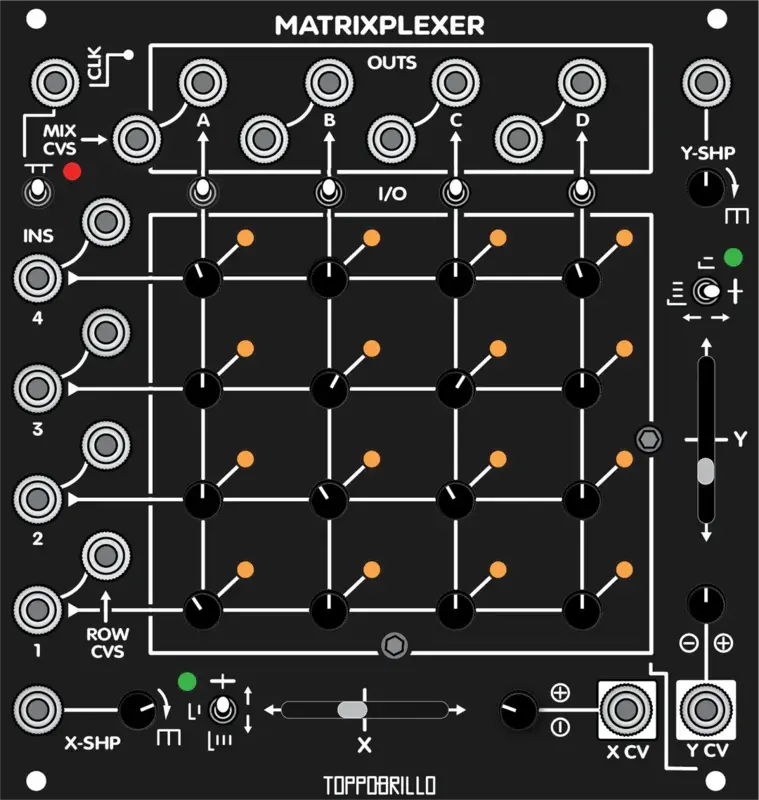Click the MIX CVS jack beside the arrow
The width and height of the screenshot is (759, 800).
136,138
